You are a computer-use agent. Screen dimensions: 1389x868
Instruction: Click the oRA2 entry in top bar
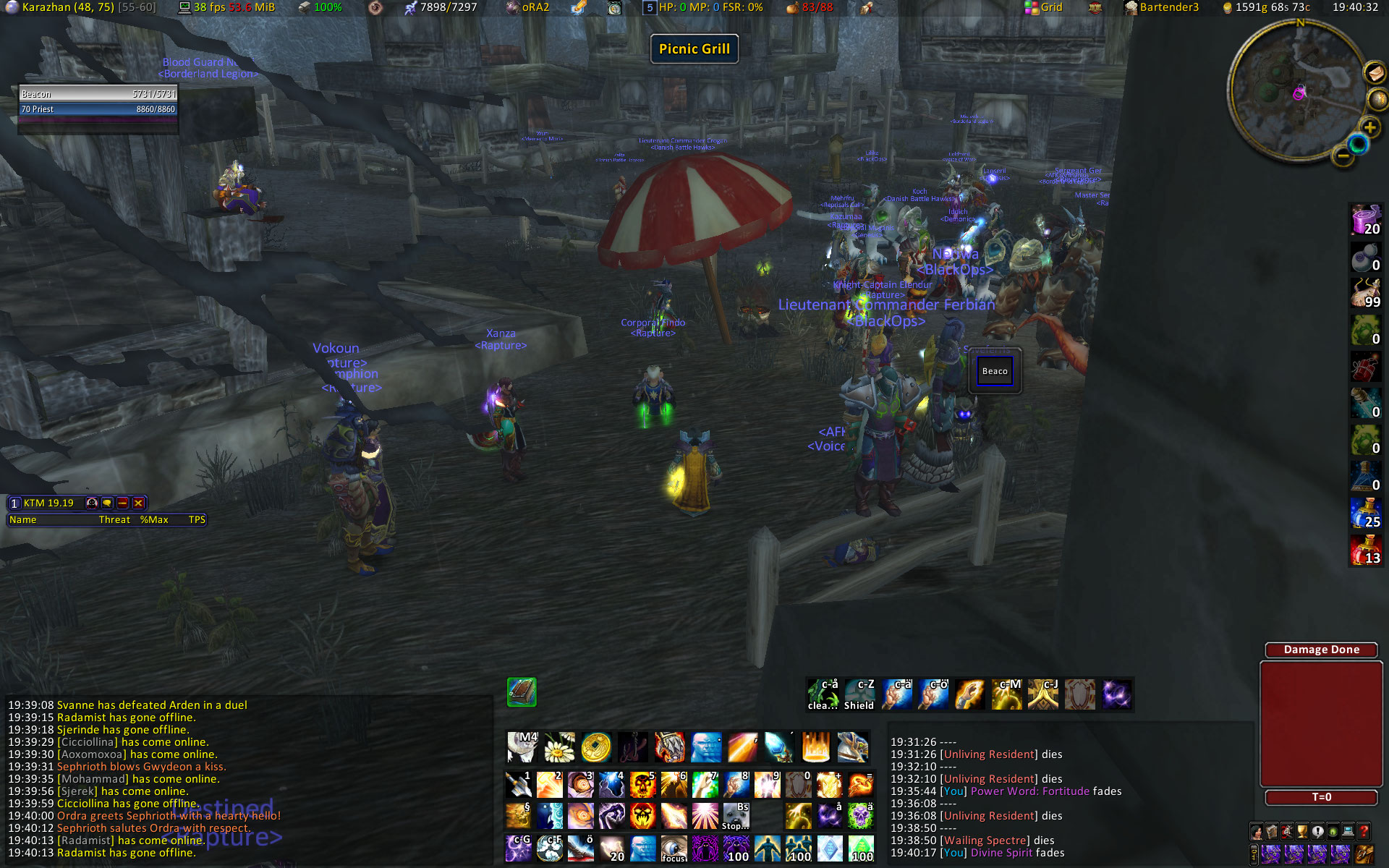(528, 7)
